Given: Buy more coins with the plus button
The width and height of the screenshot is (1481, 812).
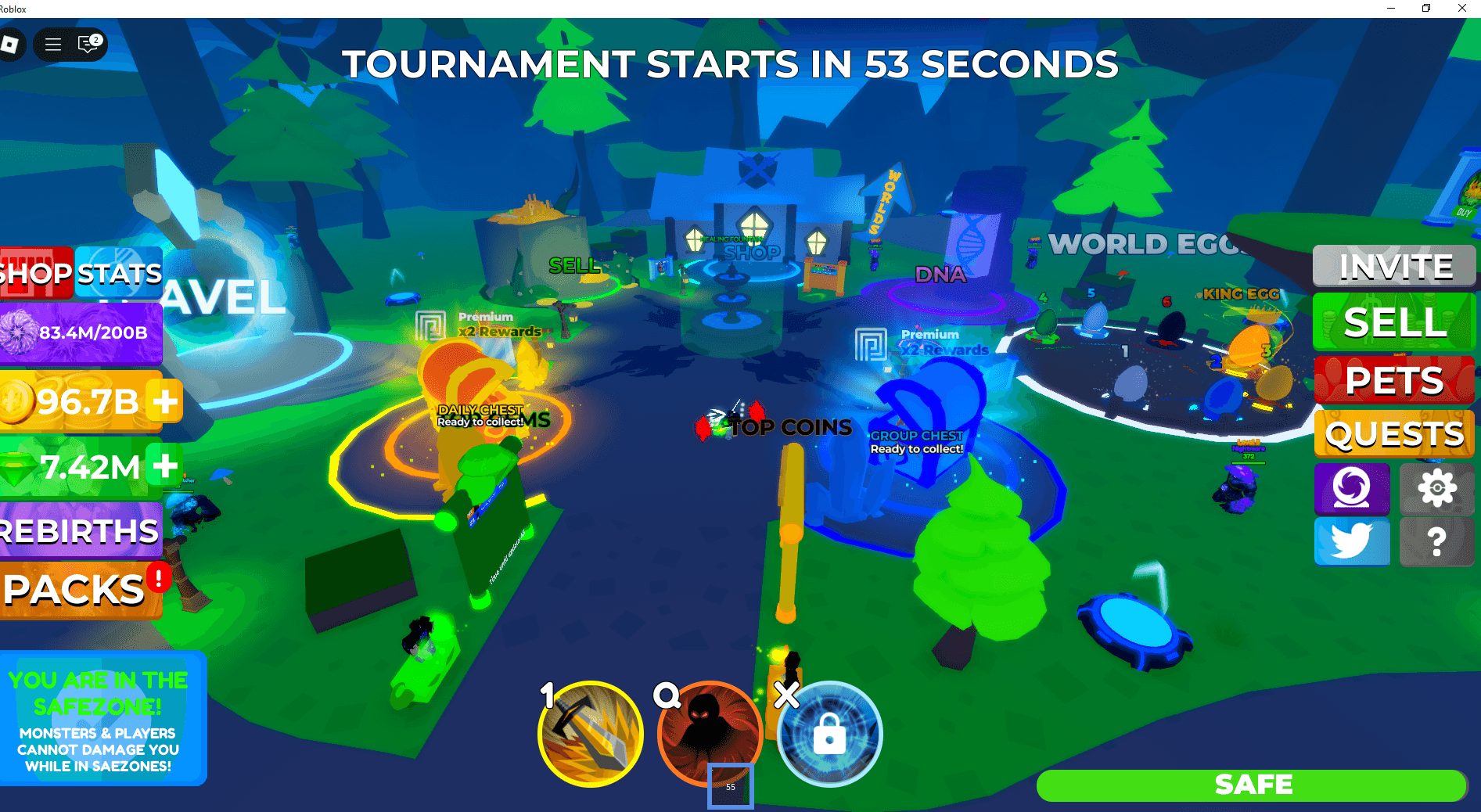Looking at the screenshot, I should pyautogui.click(x=164, y=401).
